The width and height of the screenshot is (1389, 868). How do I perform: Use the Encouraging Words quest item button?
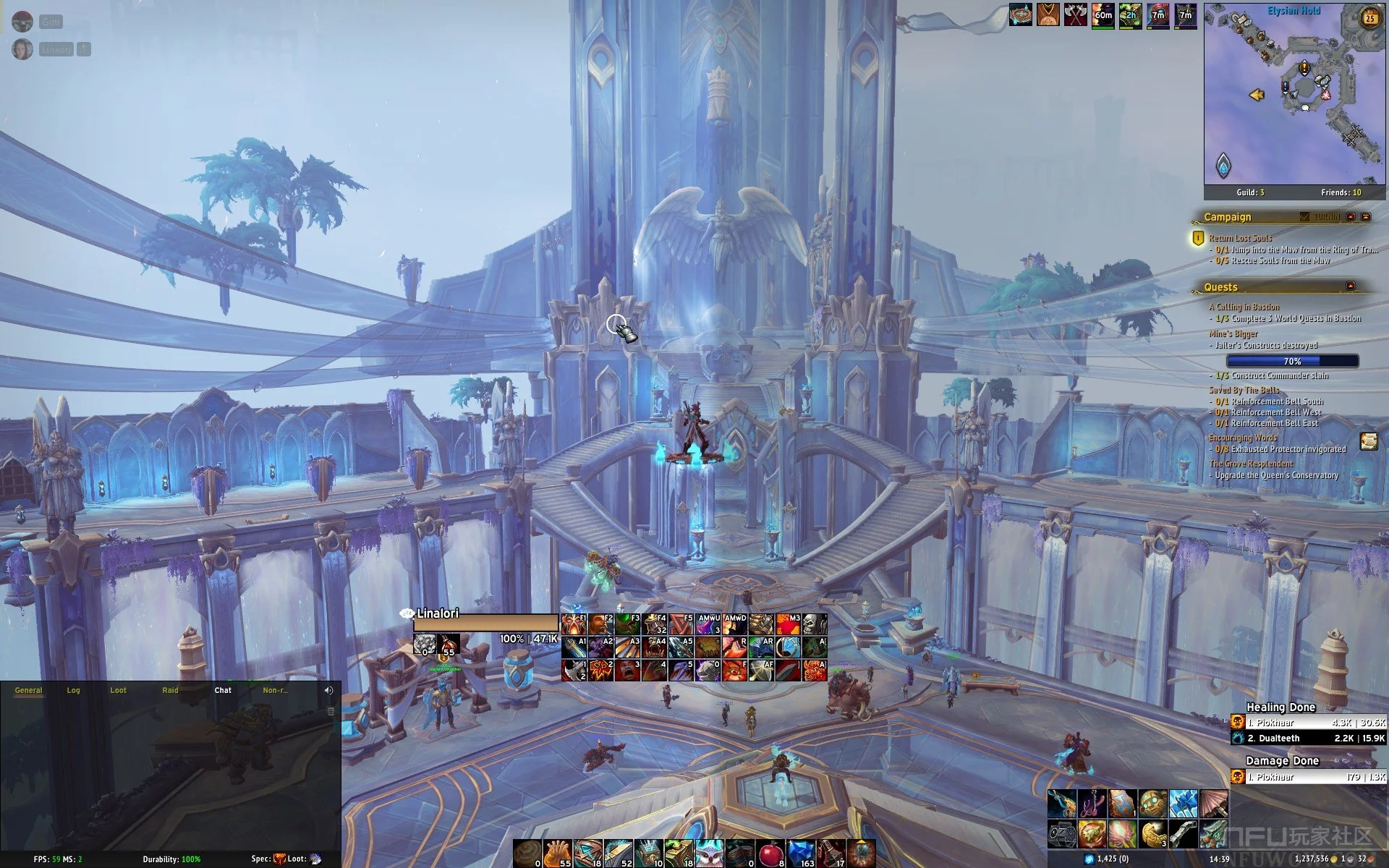point(1368,441)
